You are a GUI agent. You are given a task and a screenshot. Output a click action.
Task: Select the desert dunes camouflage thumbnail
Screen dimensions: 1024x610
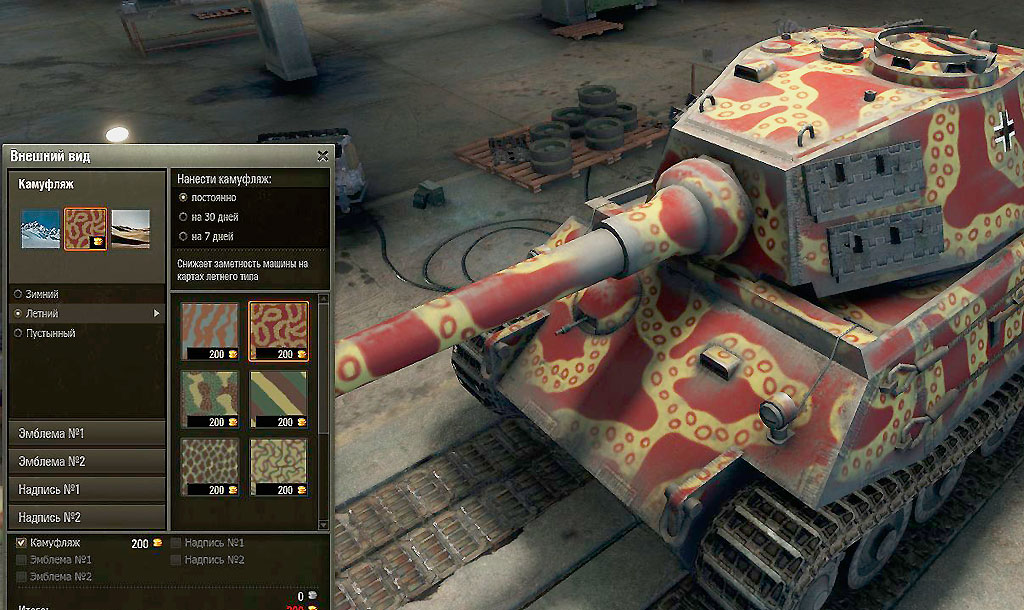[x=131, y=229]
